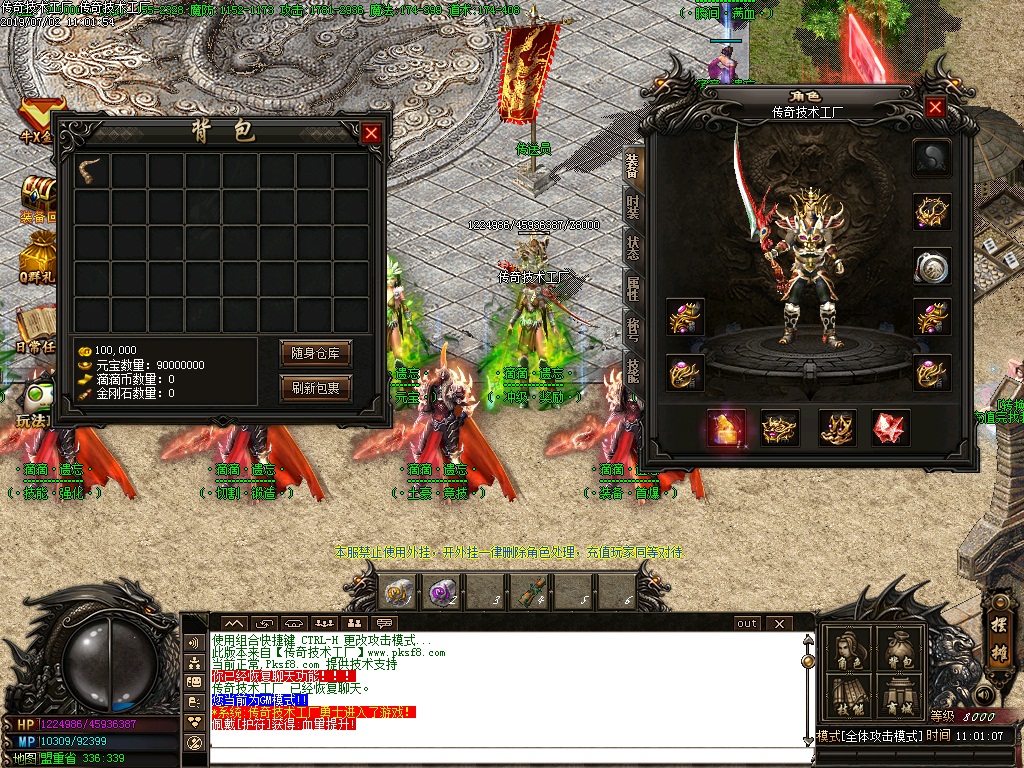Viewport: 1024px width, 768px height.
Task: Close the 角色 character window
Action: [x=935, y=108]
